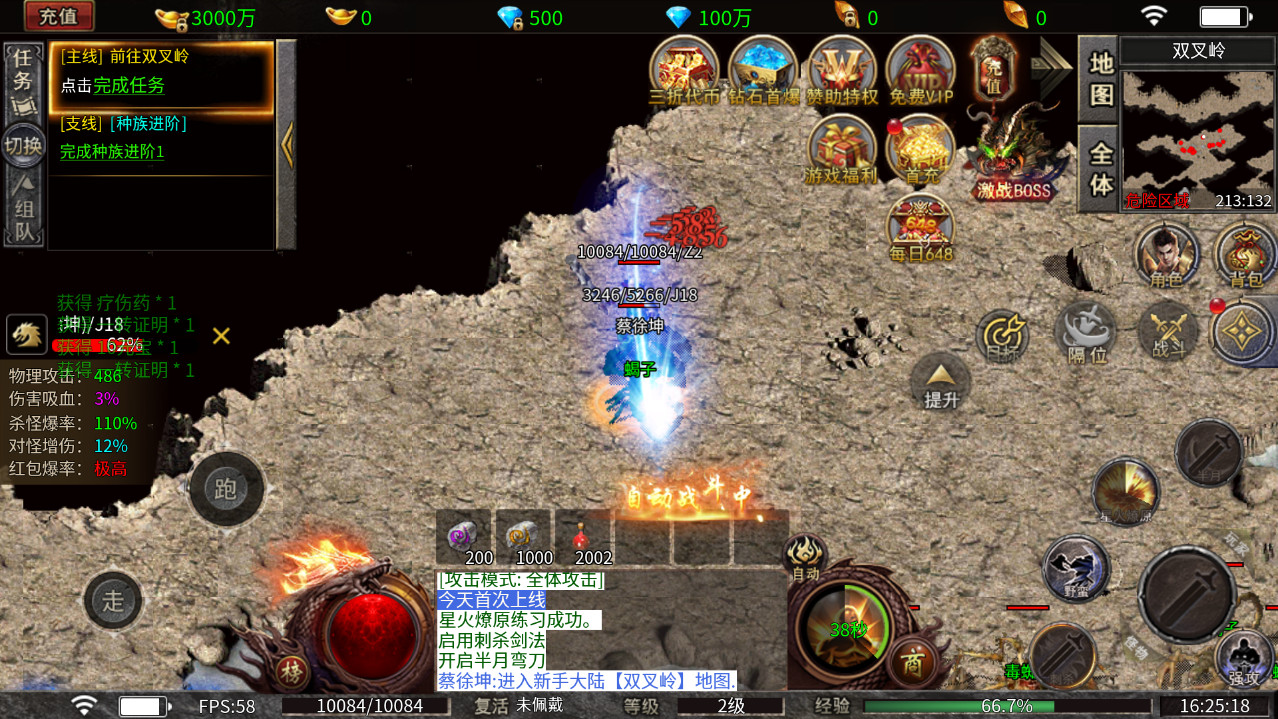Use the red potion hotbar slot
1278x719 pixels.
(x=582, y=540)
